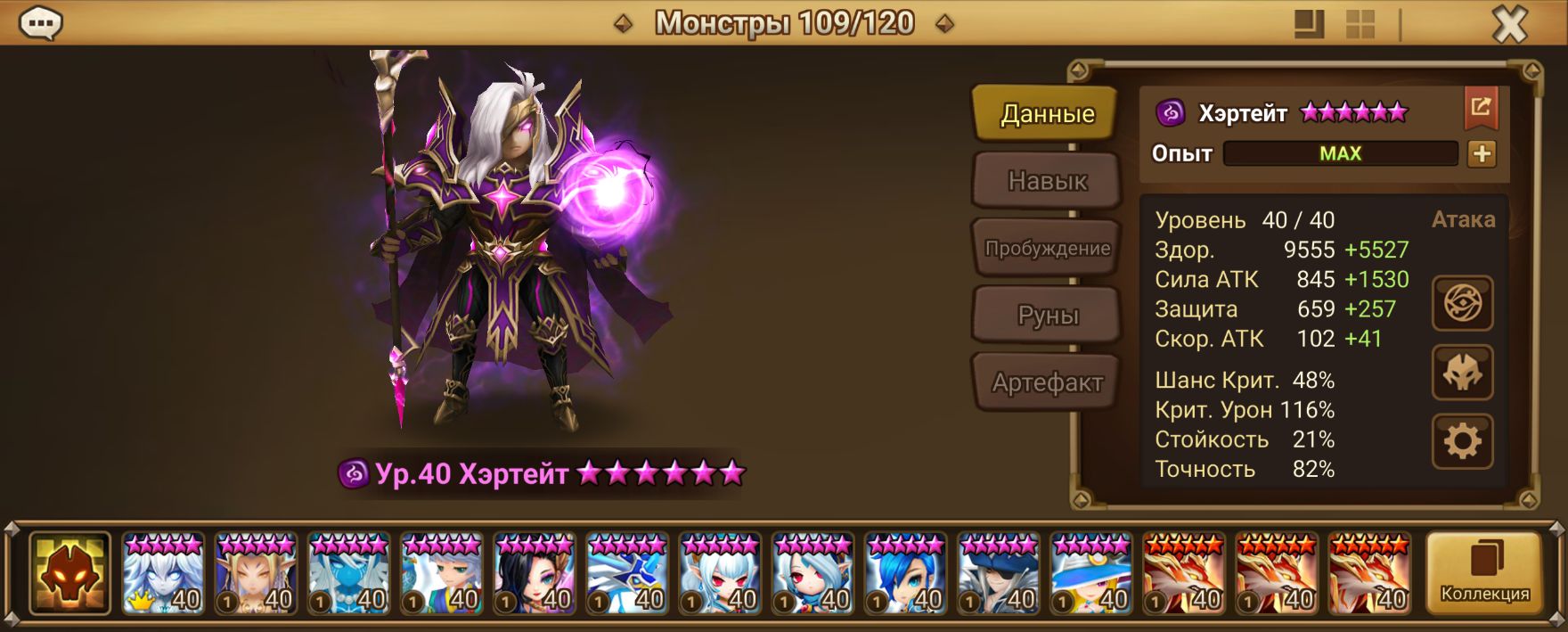Switch to the Навык tab
This screenshot has height=632, width=1568.
pyautogui.click(x=1047, y=181)
